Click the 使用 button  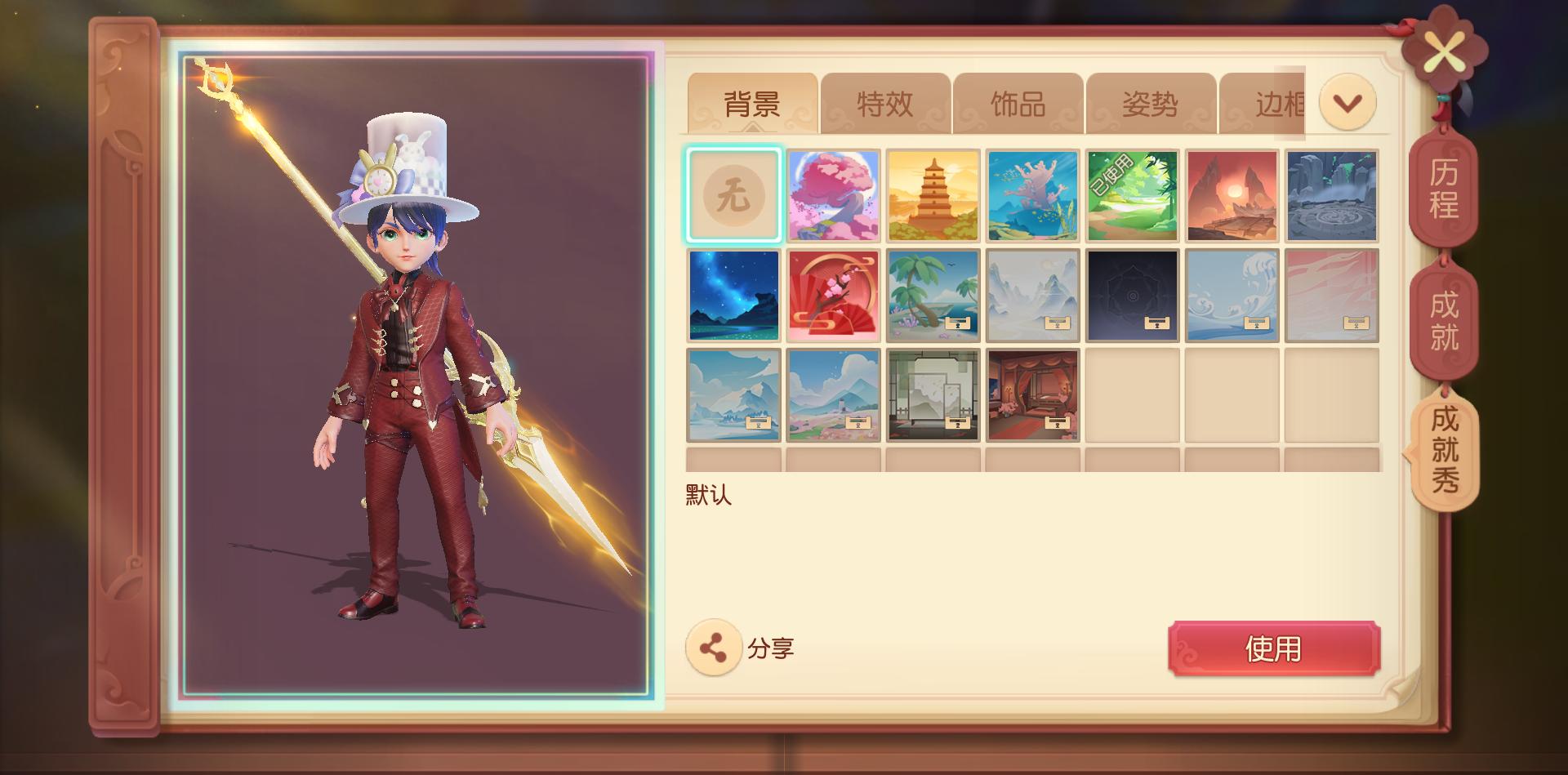1273,648
